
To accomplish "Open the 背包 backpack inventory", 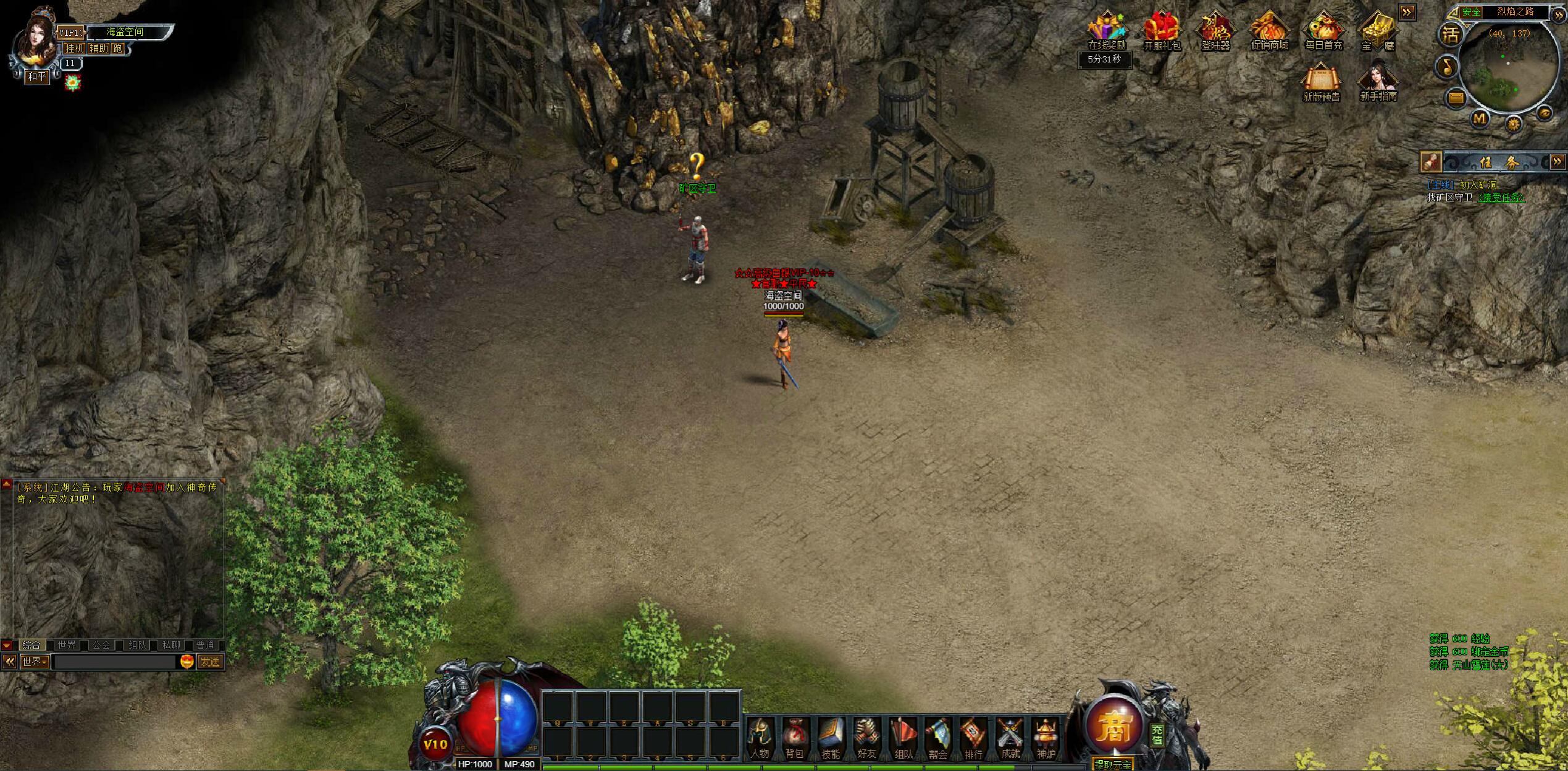I will click(x=795, y=739).
